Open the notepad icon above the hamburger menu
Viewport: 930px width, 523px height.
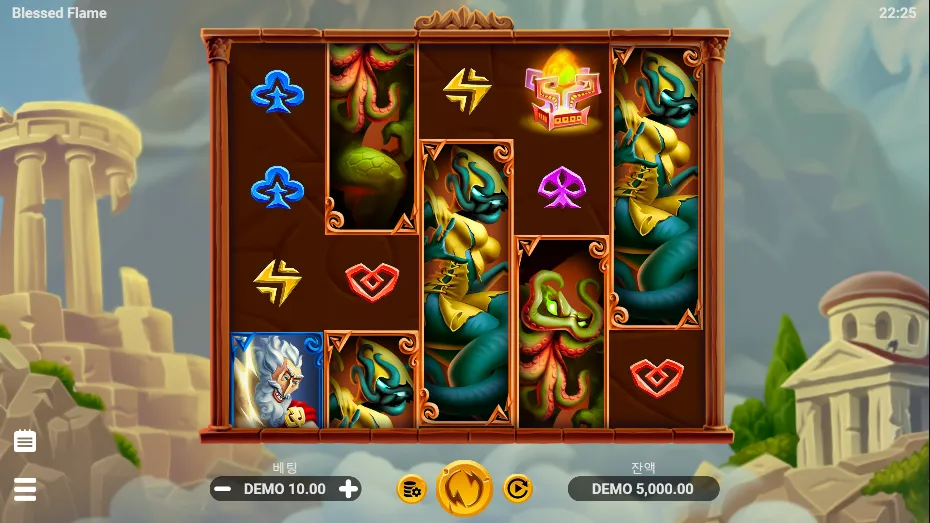(x=25, y=441)
